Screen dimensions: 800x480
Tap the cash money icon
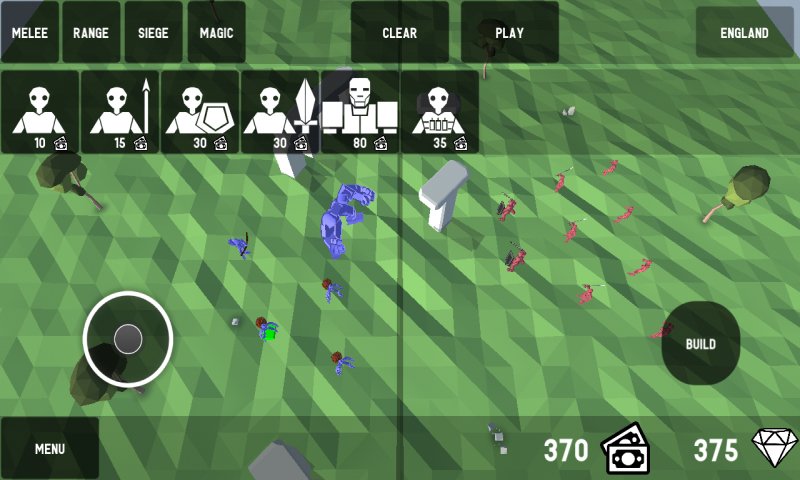pos(625,449)
